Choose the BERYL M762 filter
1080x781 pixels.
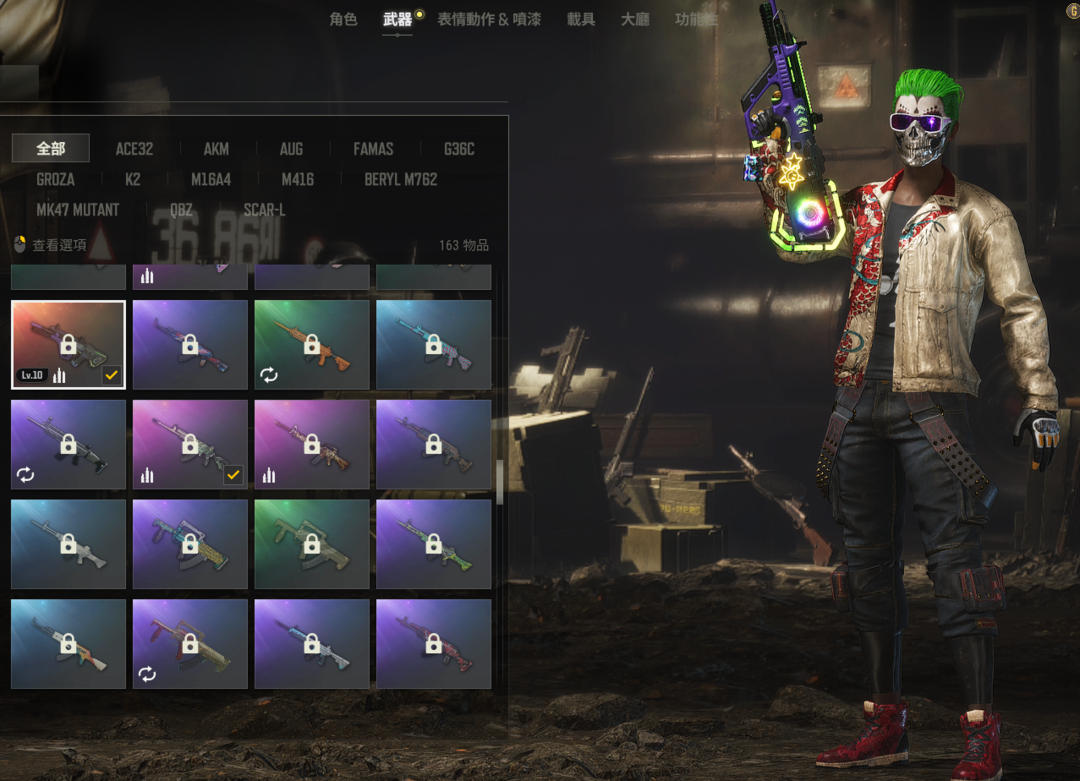(x=400, y=179)
